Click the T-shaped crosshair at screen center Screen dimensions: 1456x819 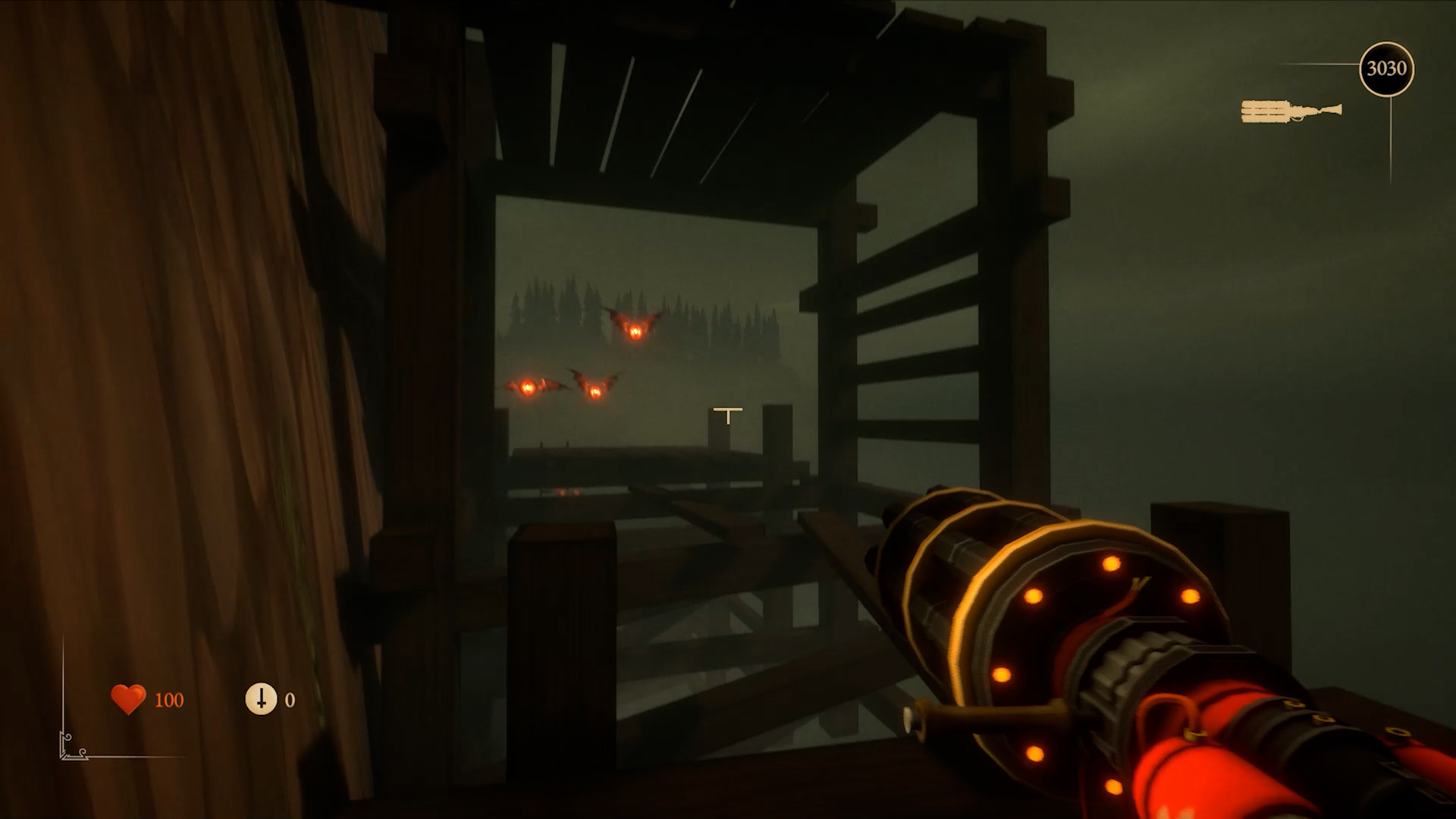point(727,414)
